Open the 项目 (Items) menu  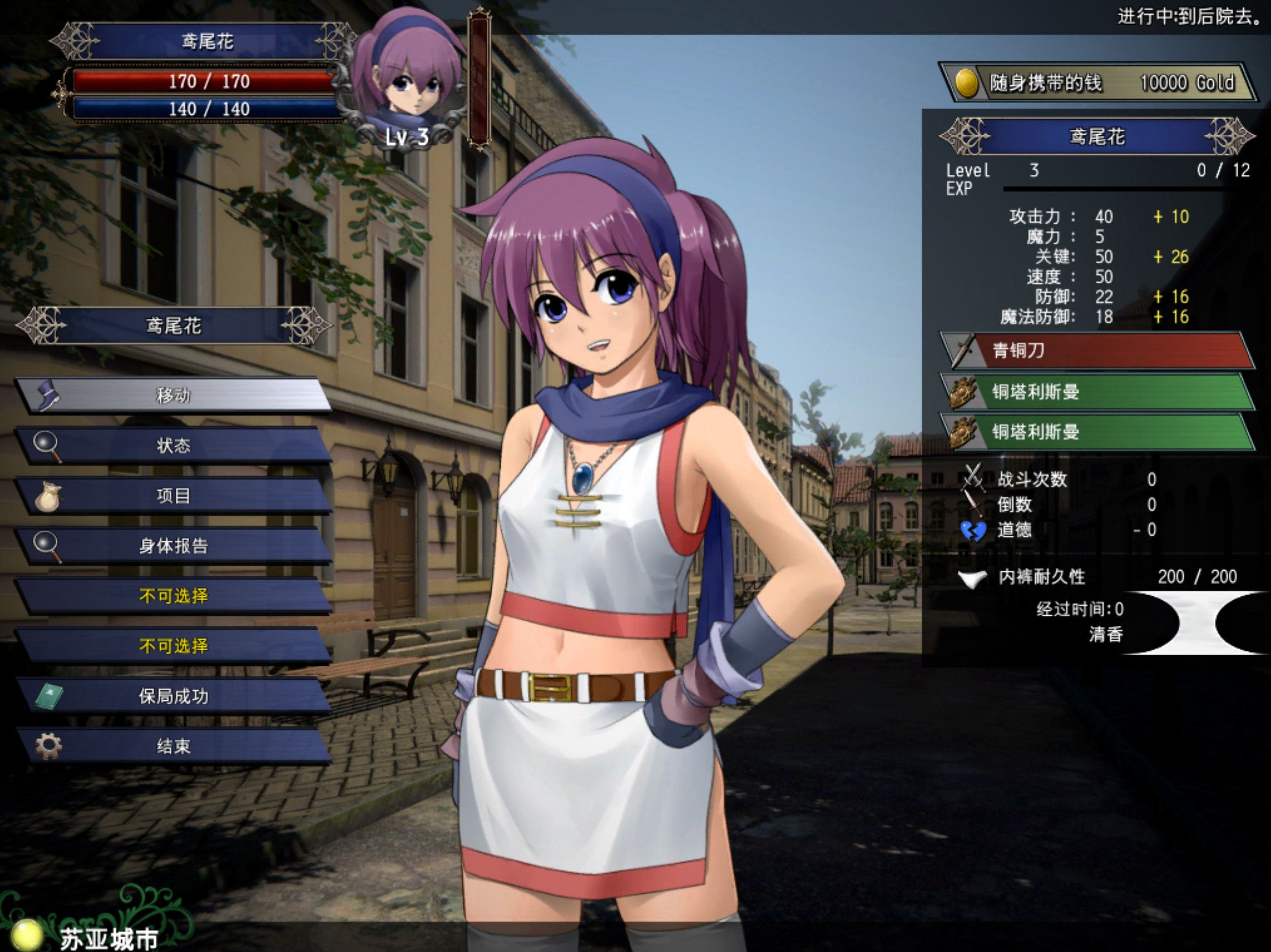click(173, 495)
